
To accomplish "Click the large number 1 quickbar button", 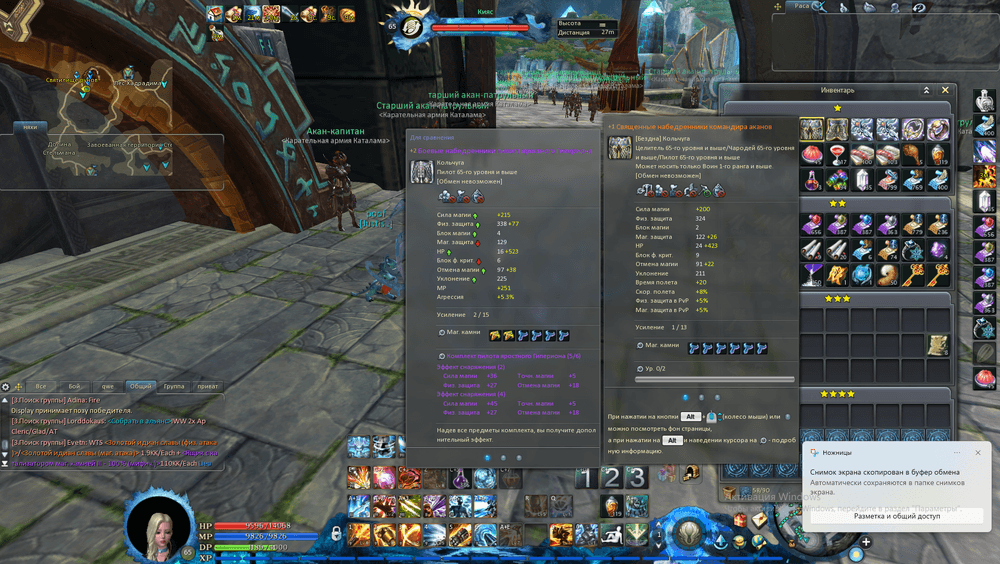I will click(x=587, y=478).
